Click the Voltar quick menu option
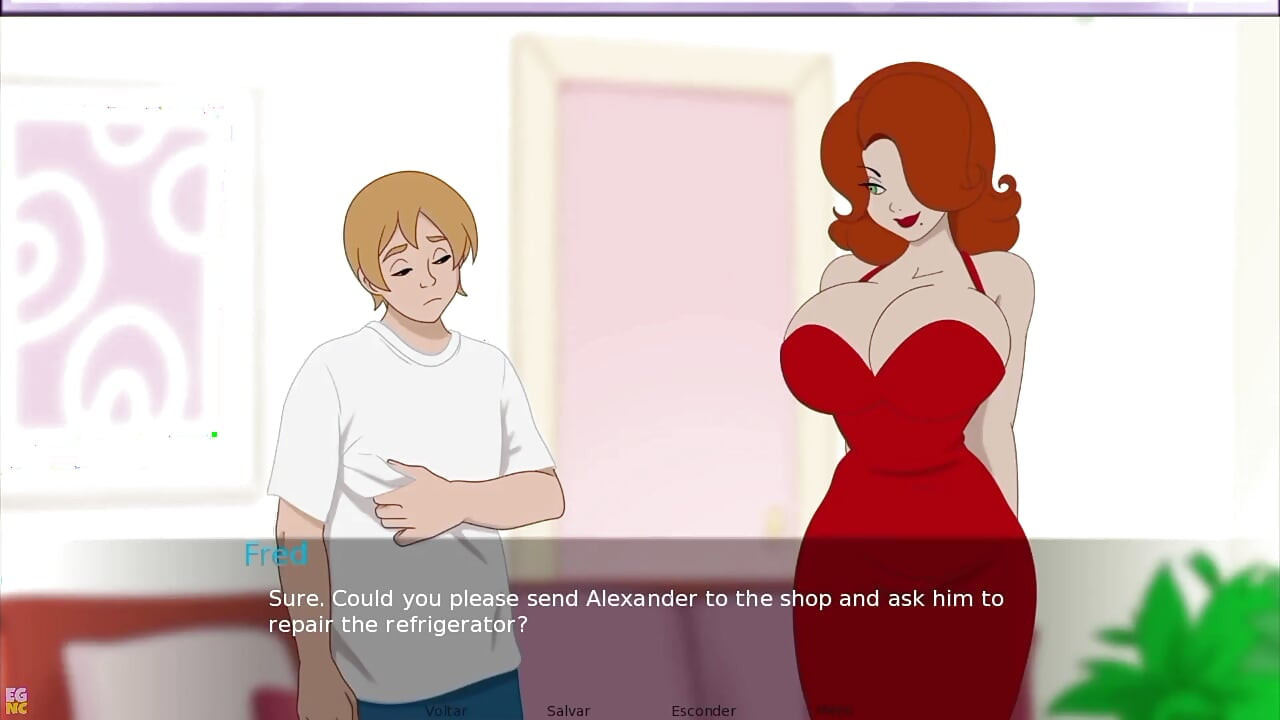 (447, 710)
